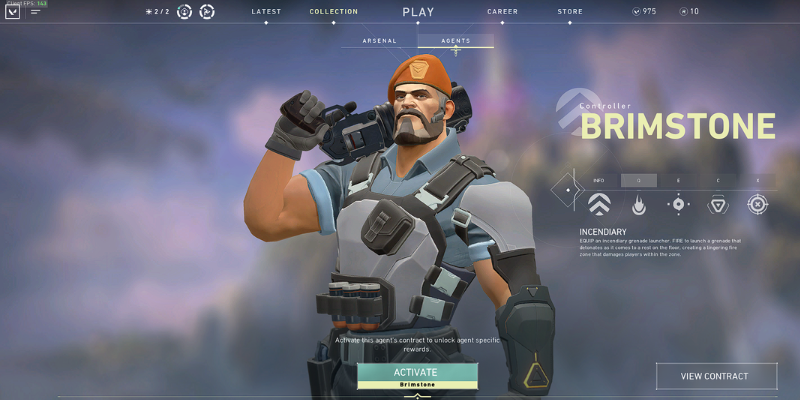This screenshot has height=400, width=800.
Task: Click the Valorant logo home button
Action: pyautogui.click(x=13, y=12)
